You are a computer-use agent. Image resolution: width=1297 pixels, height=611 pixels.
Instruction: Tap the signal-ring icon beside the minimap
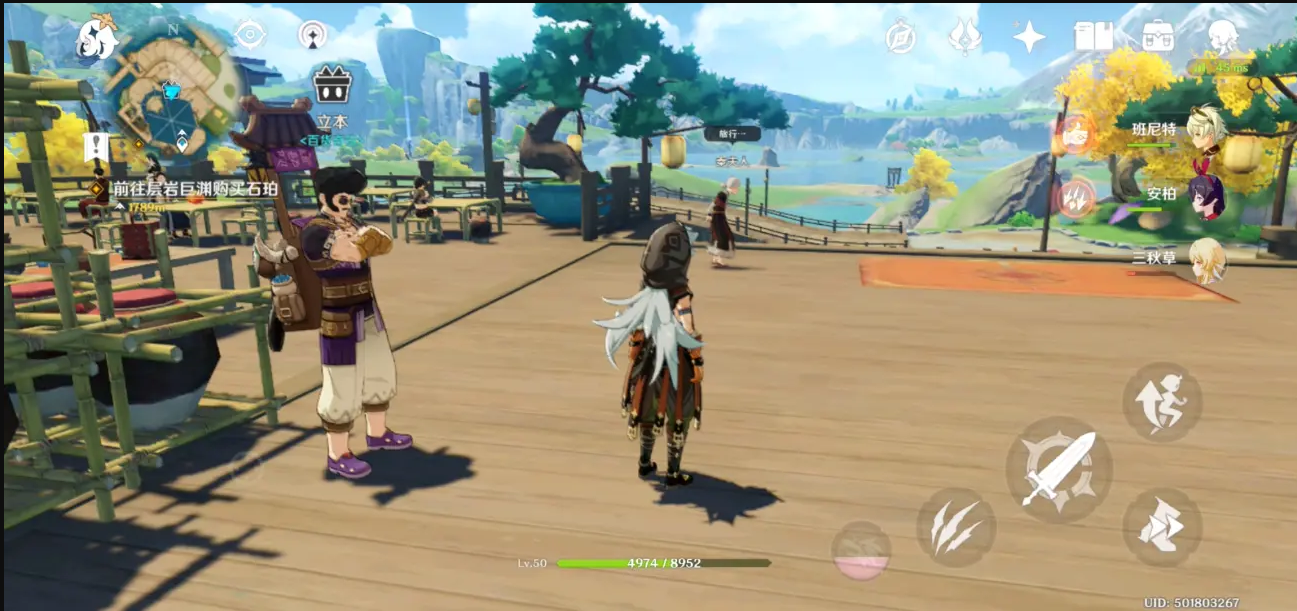[x=313, y=35]
